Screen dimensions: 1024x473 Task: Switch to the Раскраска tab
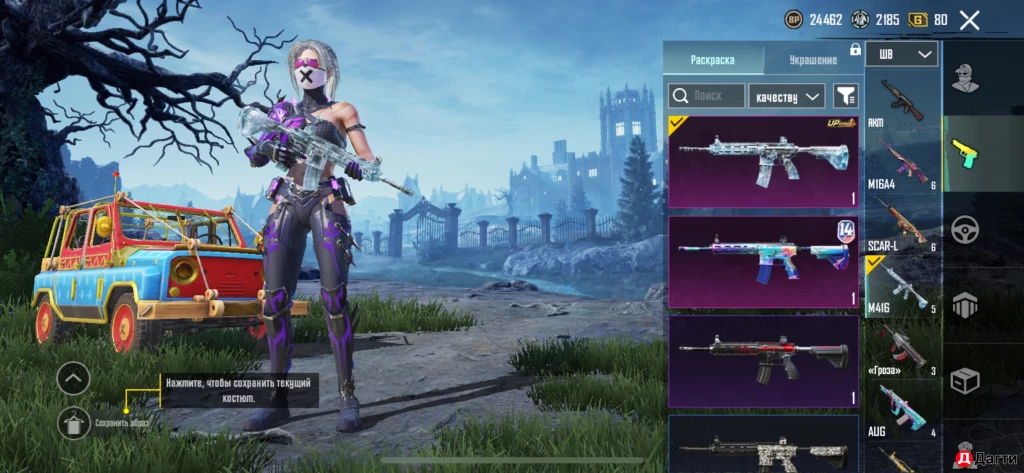click(x=712, y=60)
